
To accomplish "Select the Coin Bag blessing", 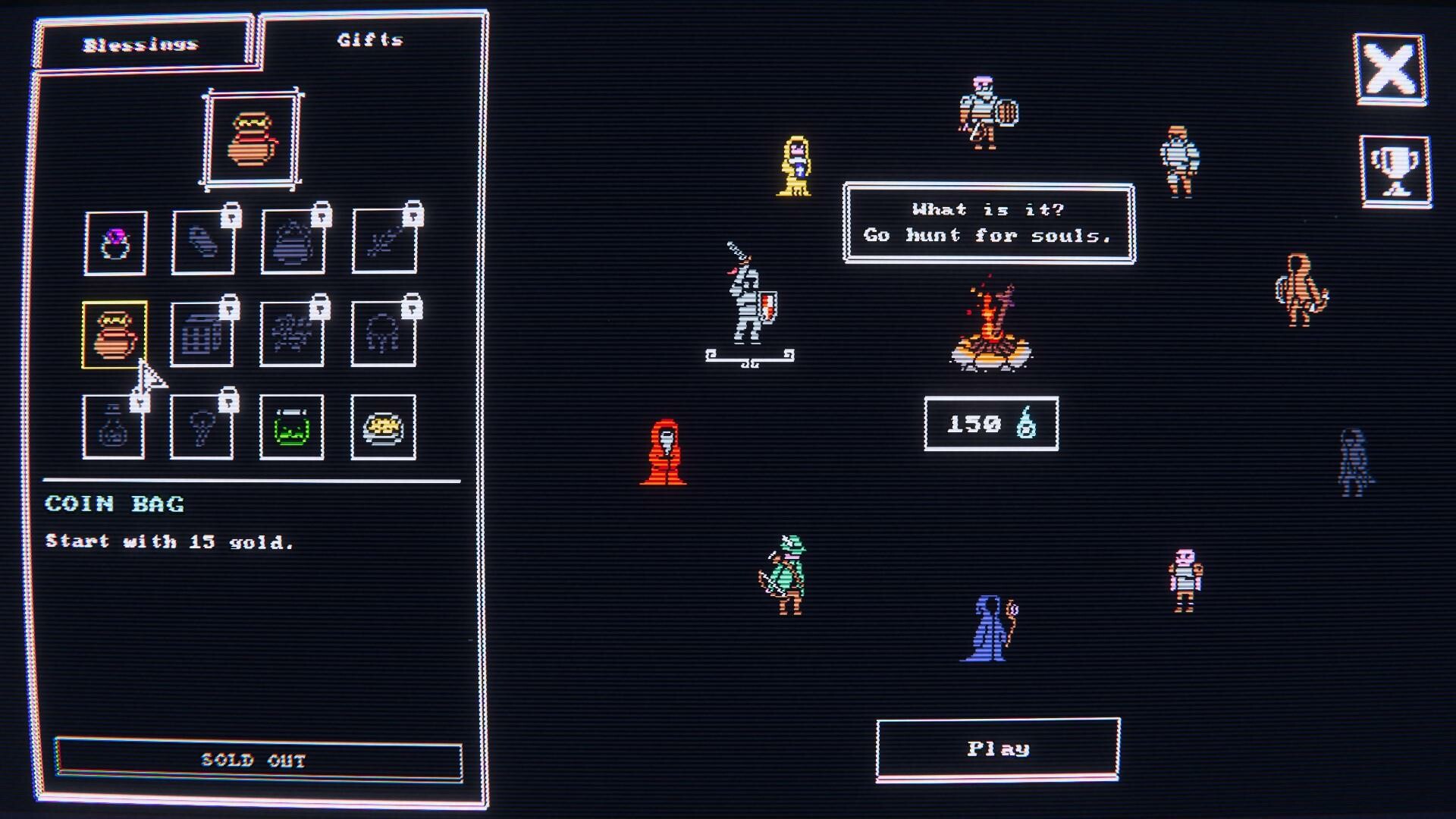I will (x=115, y=334).
